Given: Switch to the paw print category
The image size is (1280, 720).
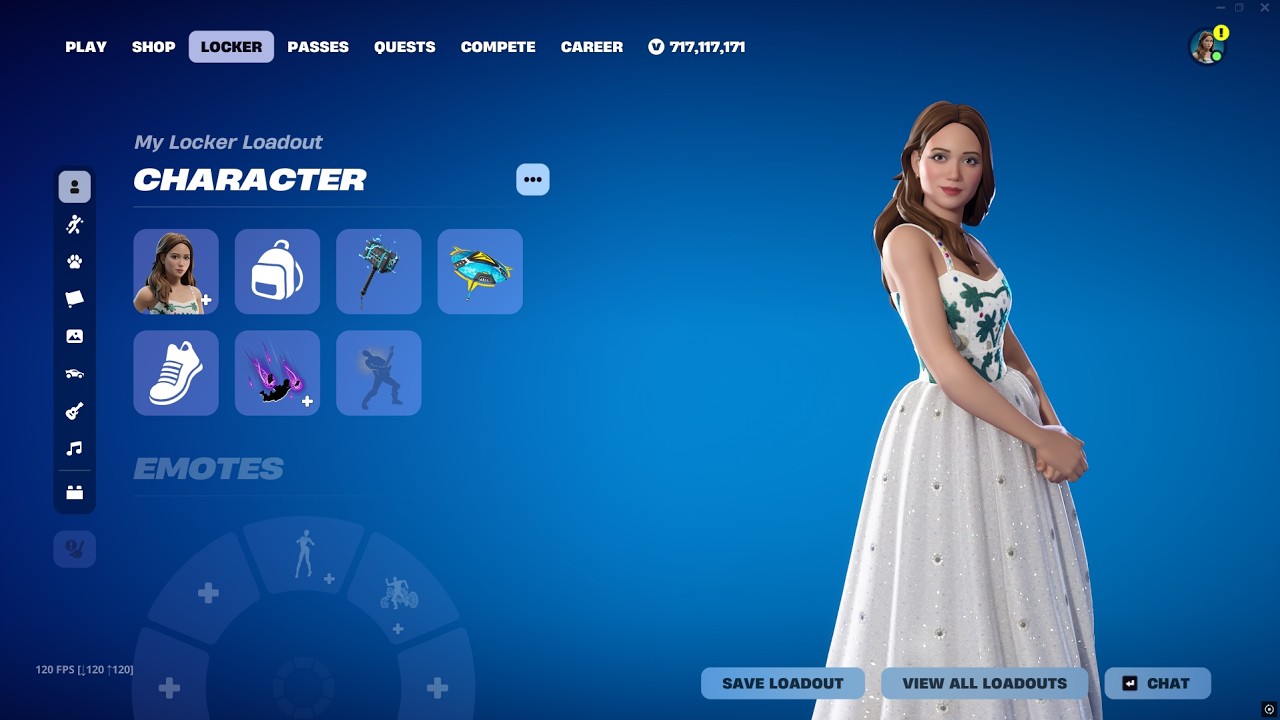Looking at the screenshot, I should 75,262.
